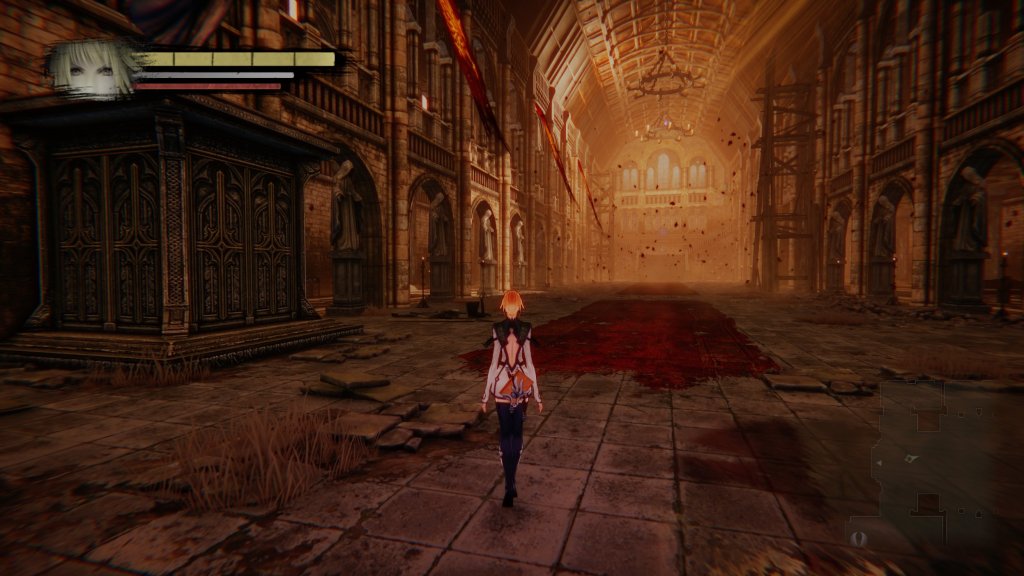Select the blonde character portrait
Screen dimensions: 1024x576
pos(92,68)
